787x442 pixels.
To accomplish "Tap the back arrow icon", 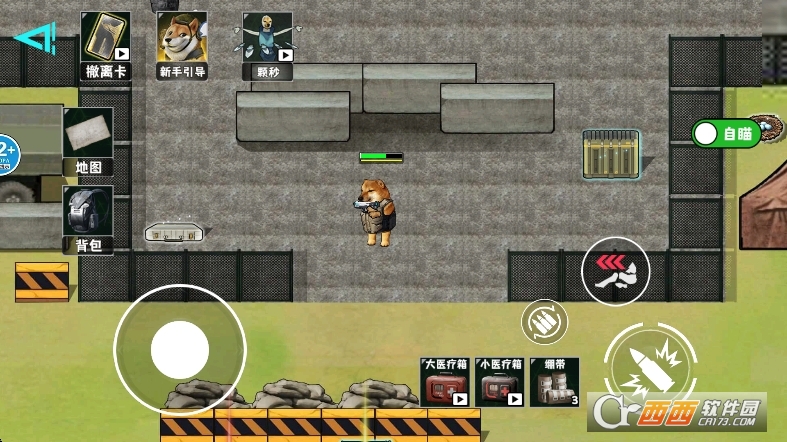I will 35,40.
